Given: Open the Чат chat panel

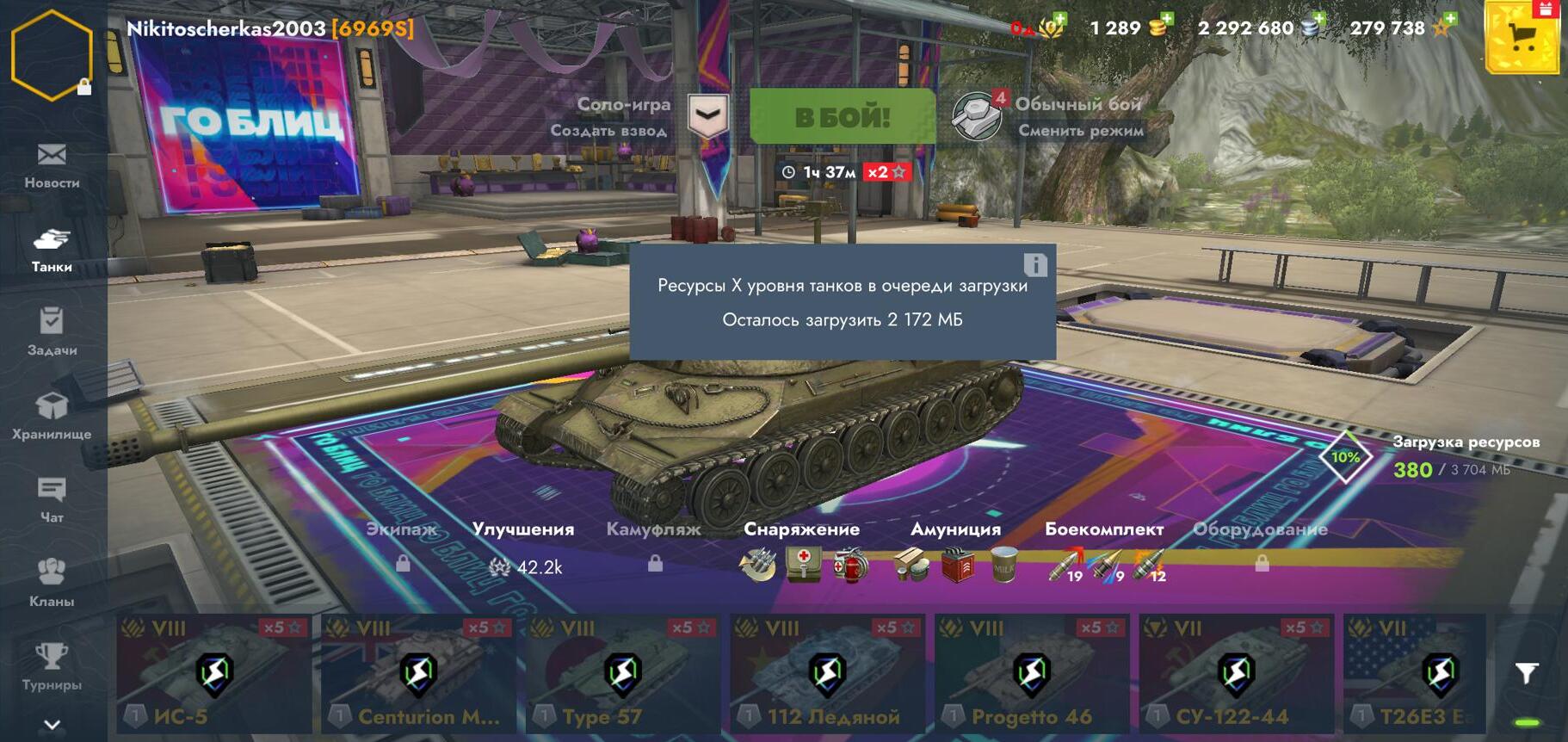Looking at the screenshot, I should click(x=52, y=499).
